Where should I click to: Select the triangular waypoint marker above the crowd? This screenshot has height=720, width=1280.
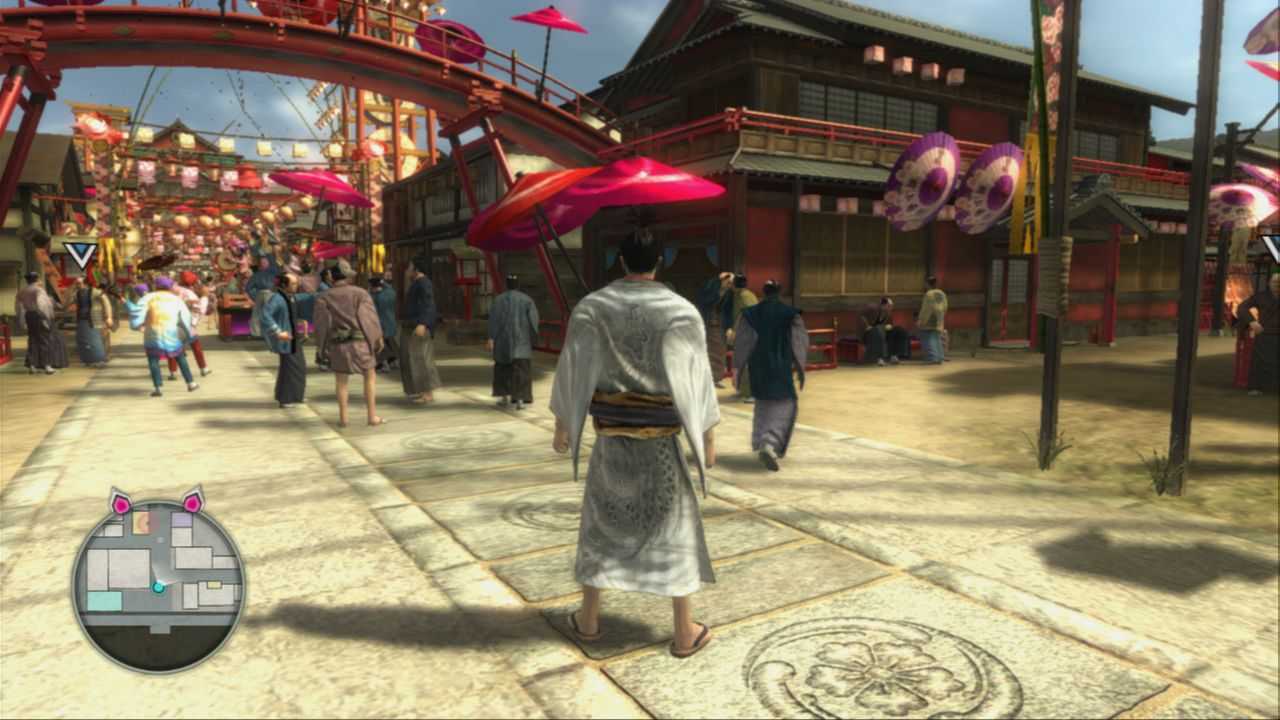(80, 254)
